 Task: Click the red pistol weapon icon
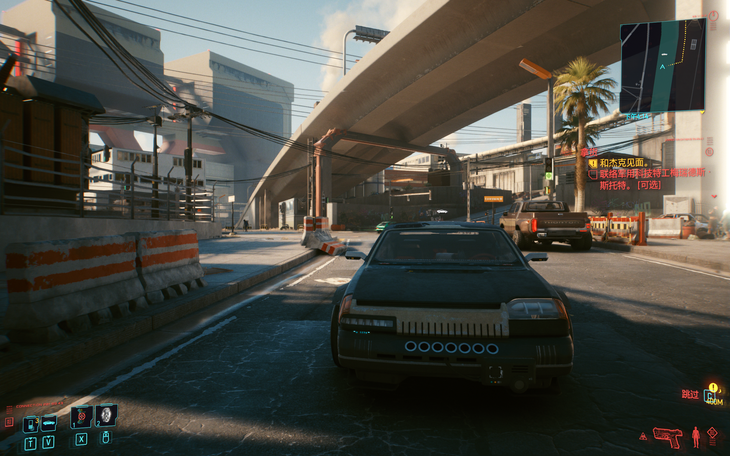(x=666, y=436)
